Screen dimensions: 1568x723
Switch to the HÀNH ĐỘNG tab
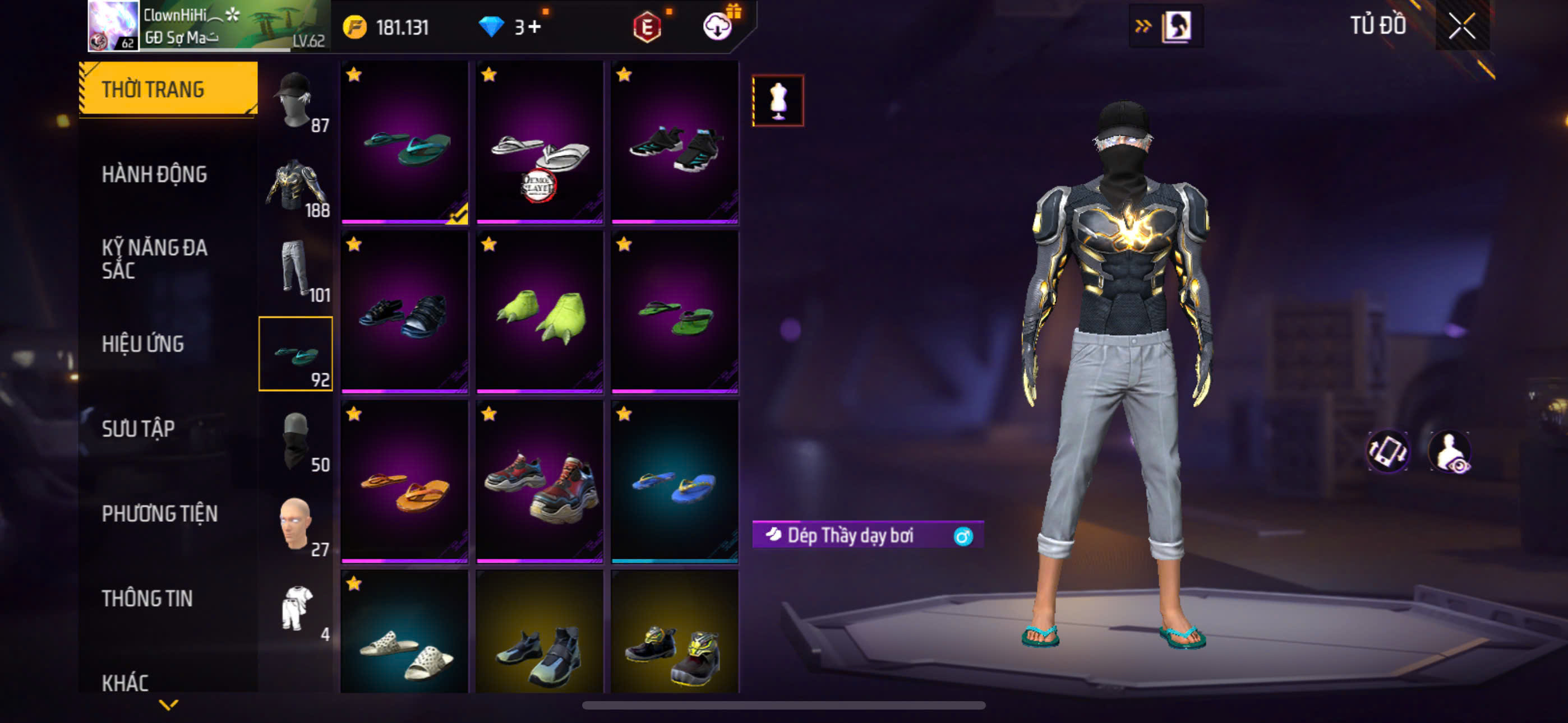pos(155,175)
